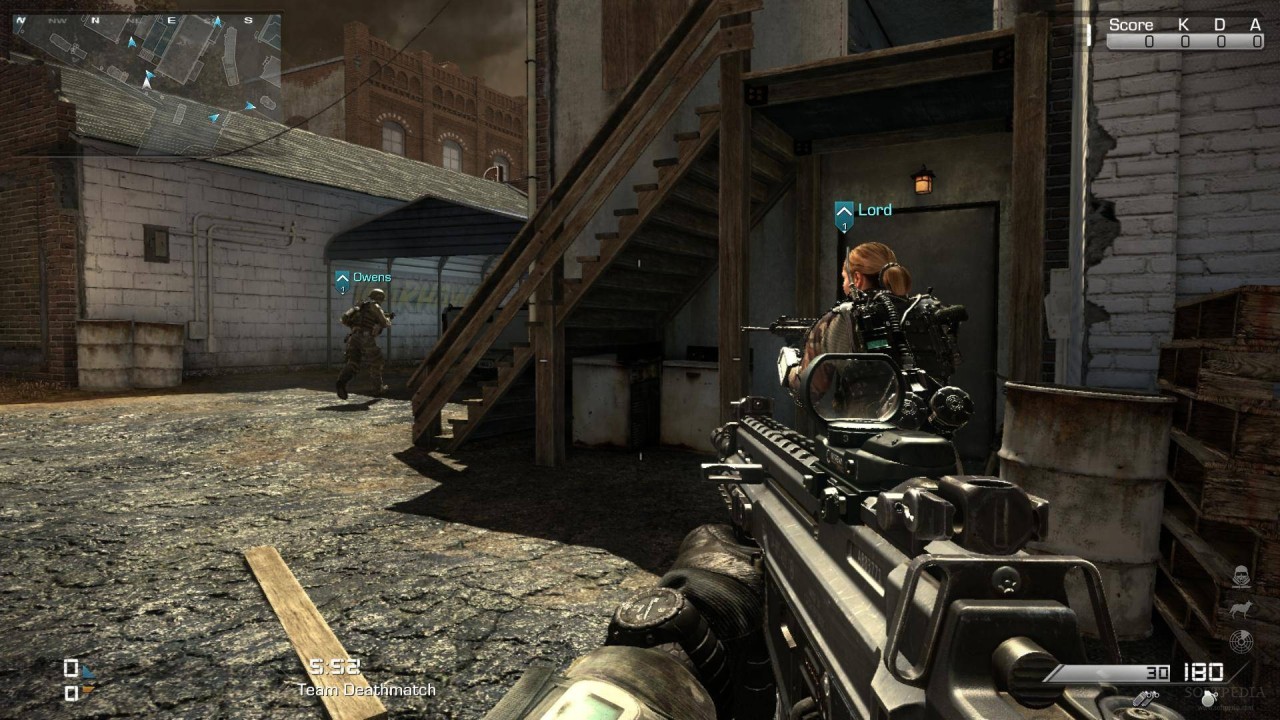Activate the radar sweep killstreak icon

click(1241, 641)
